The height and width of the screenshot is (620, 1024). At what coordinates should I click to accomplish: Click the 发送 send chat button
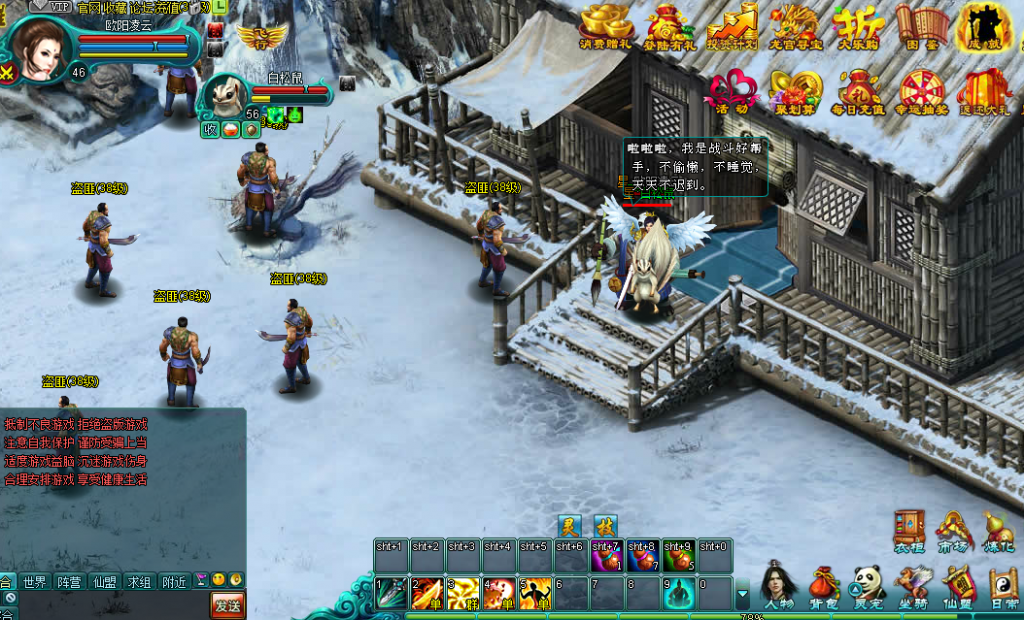click(227, 605)
